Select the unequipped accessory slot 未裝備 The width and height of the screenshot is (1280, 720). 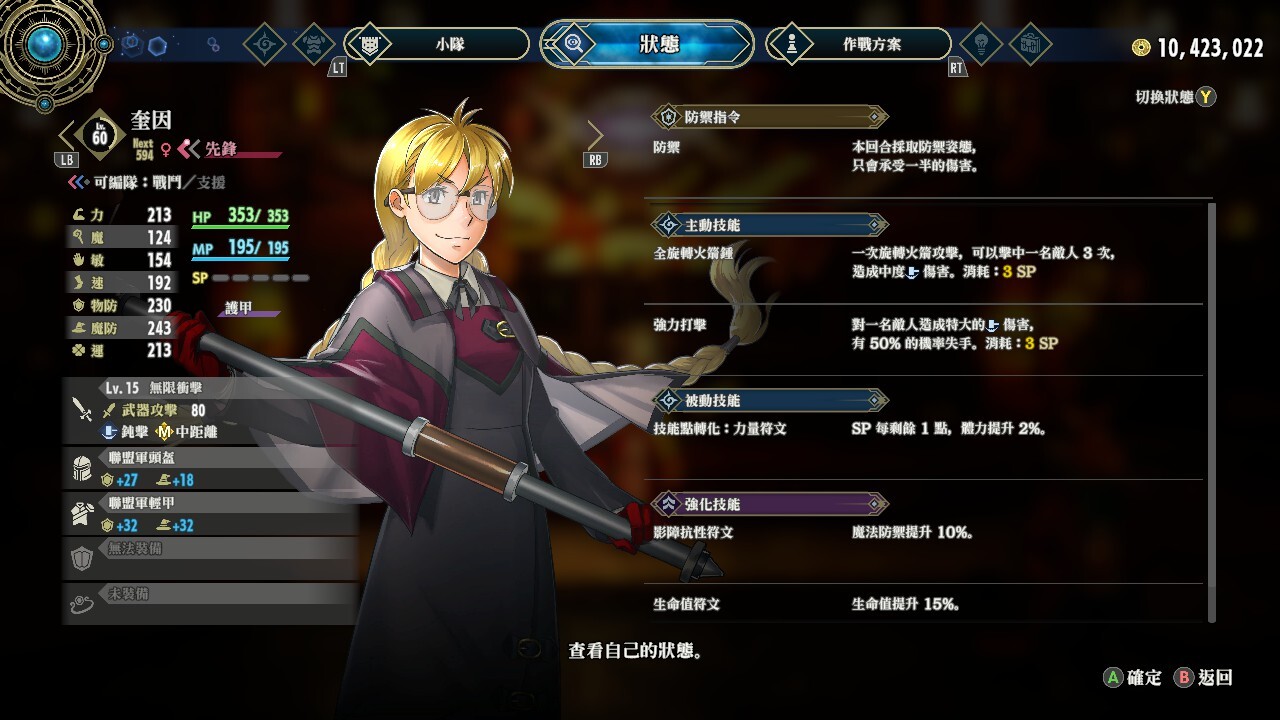pos(210,602)
